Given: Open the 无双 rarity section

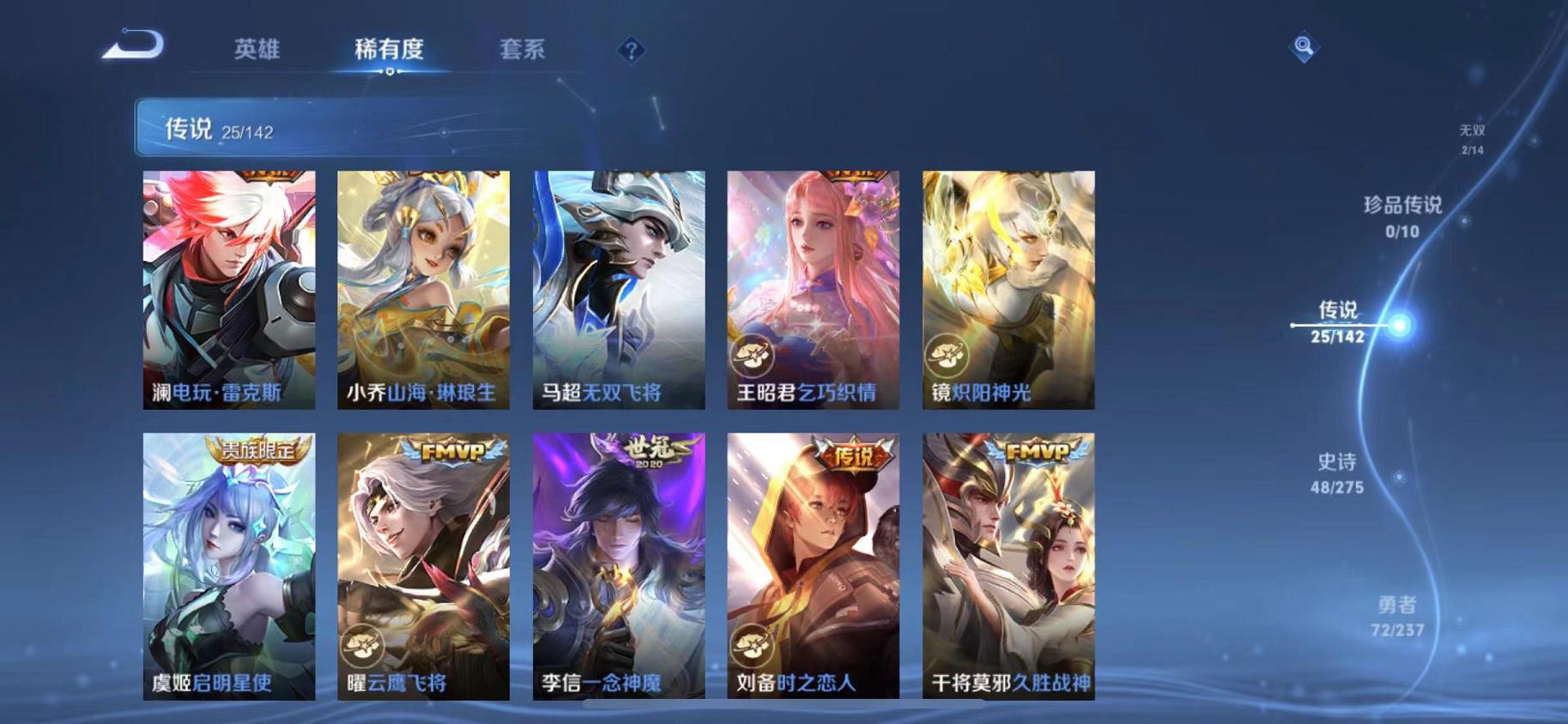Looking at the screenshot, I should (x=1474, y=139).
